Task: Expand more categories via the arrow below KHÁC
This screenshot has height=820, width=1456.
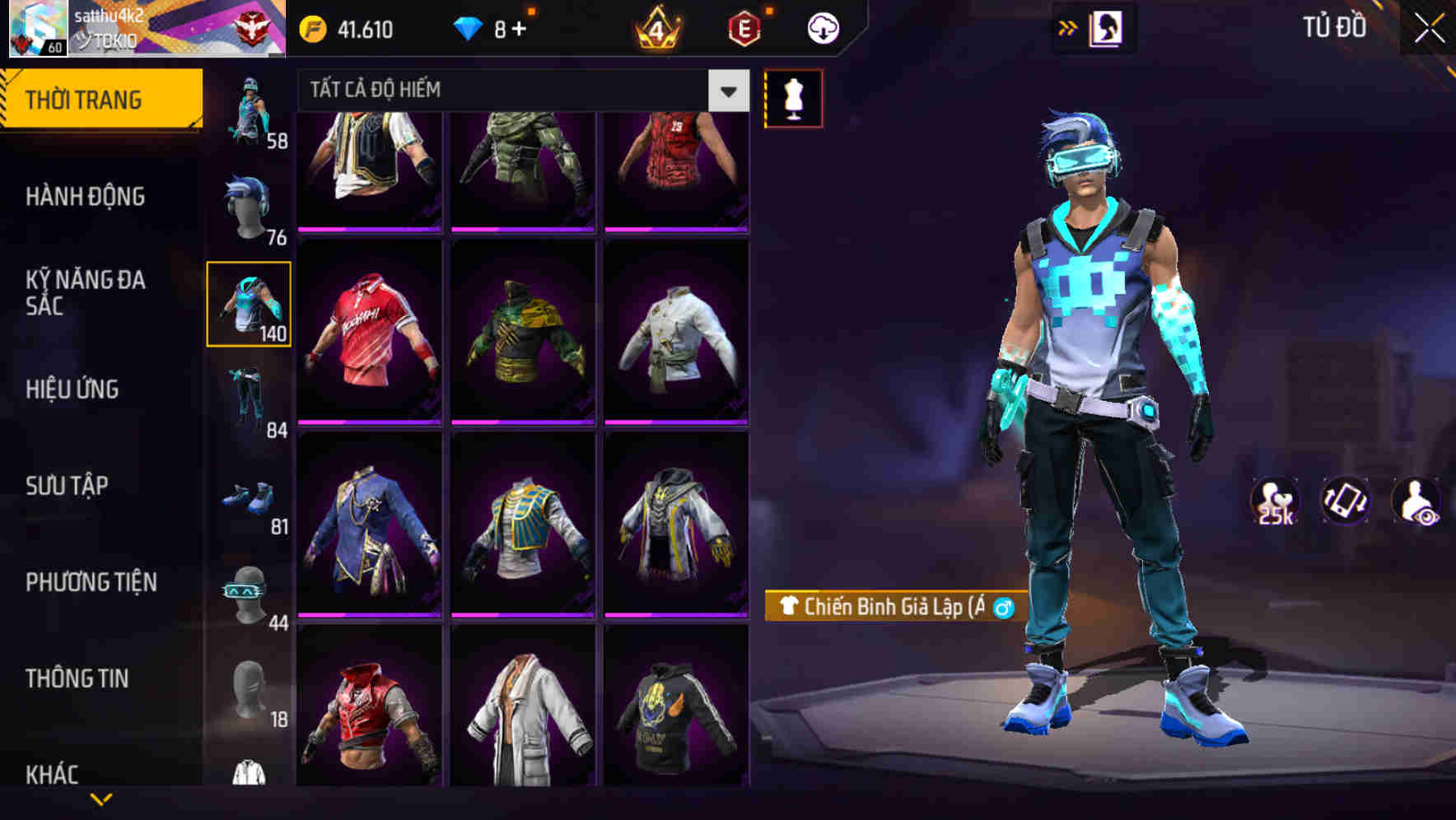Action: pyautogui.click(x=102, y=797)
